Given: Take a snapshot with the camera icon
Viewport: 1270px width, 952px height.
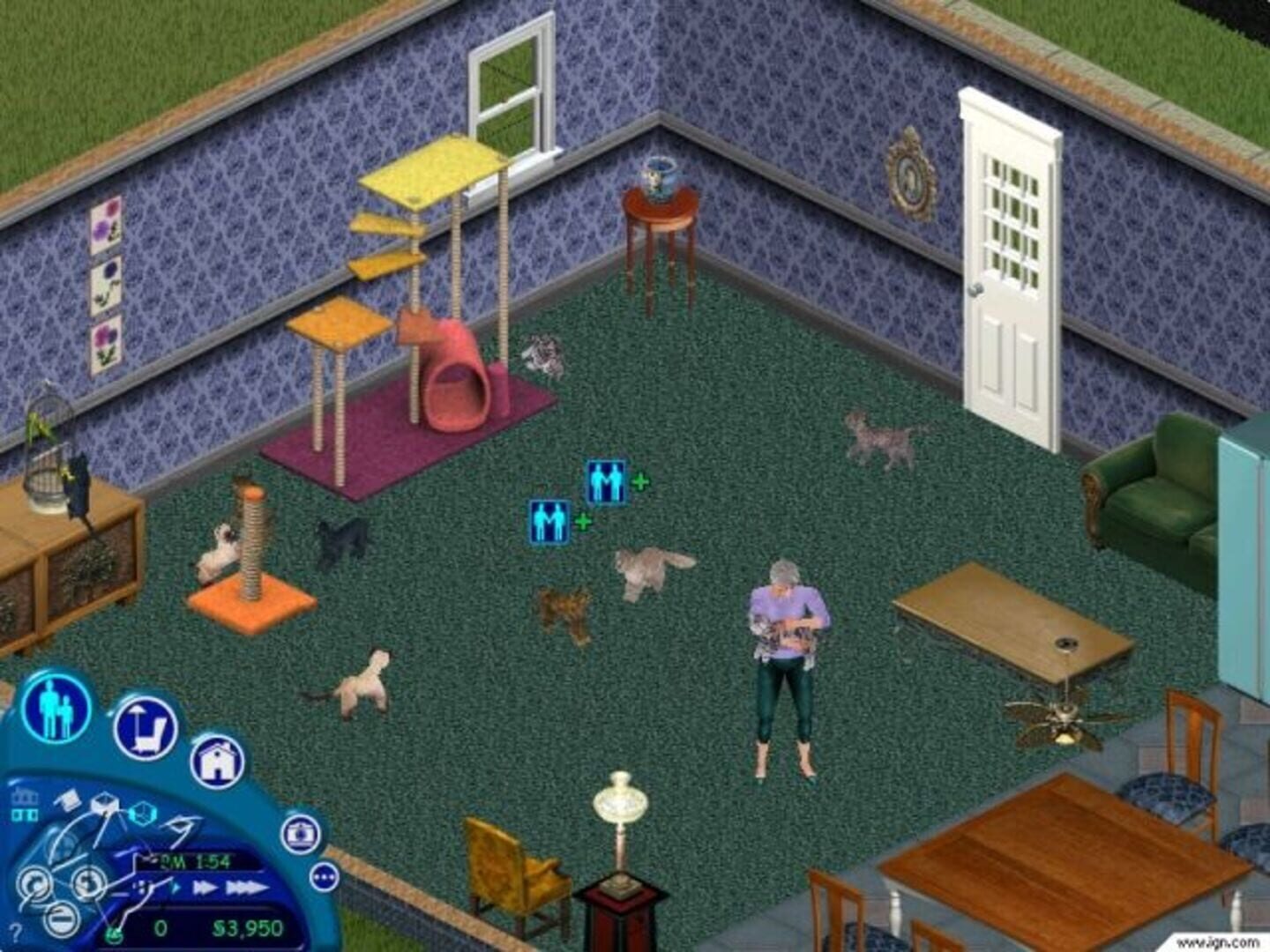Looking at the screenshot, I should point(300,834).
